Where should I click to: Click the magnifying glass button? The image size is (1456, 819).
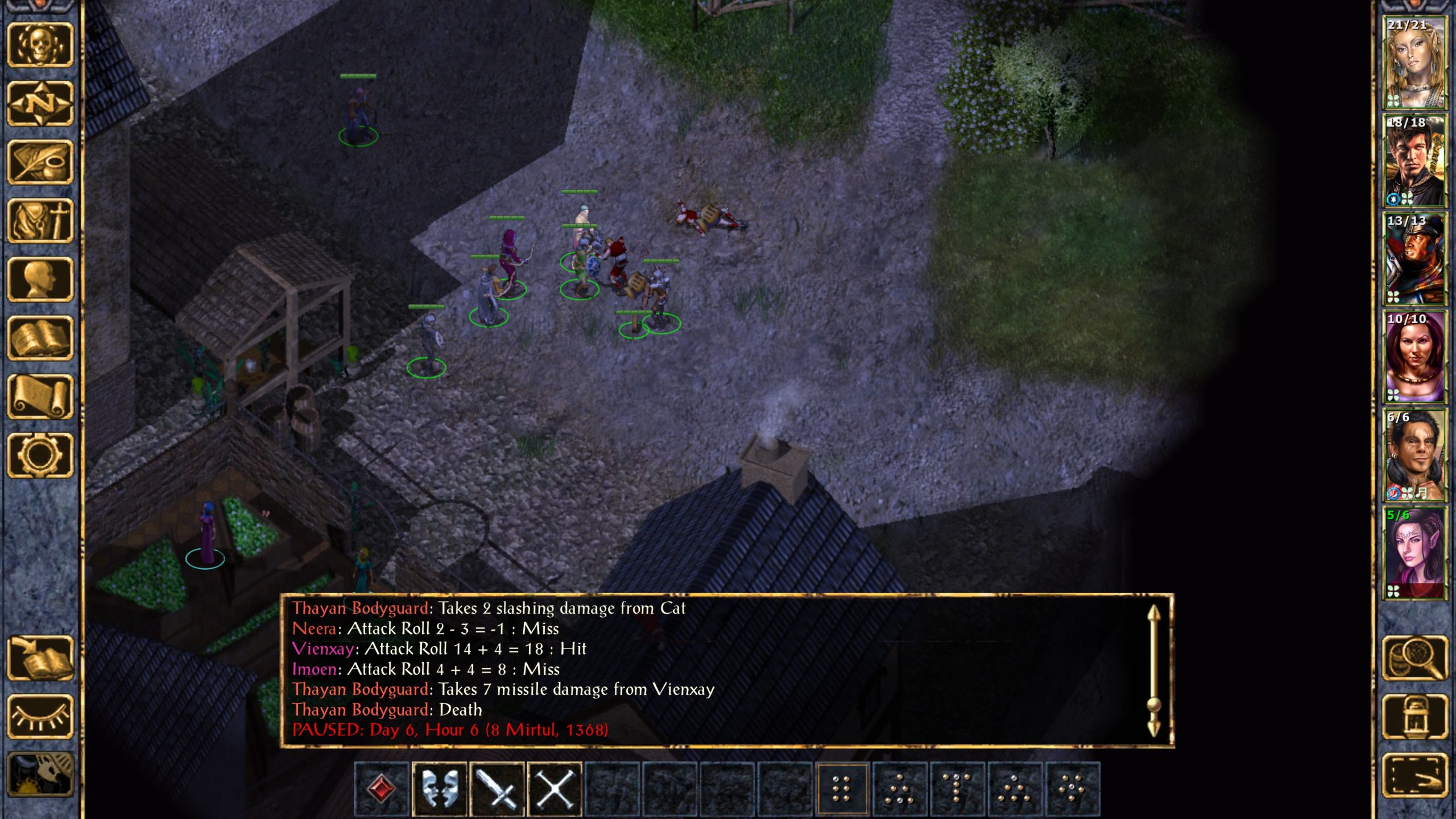1415,659
